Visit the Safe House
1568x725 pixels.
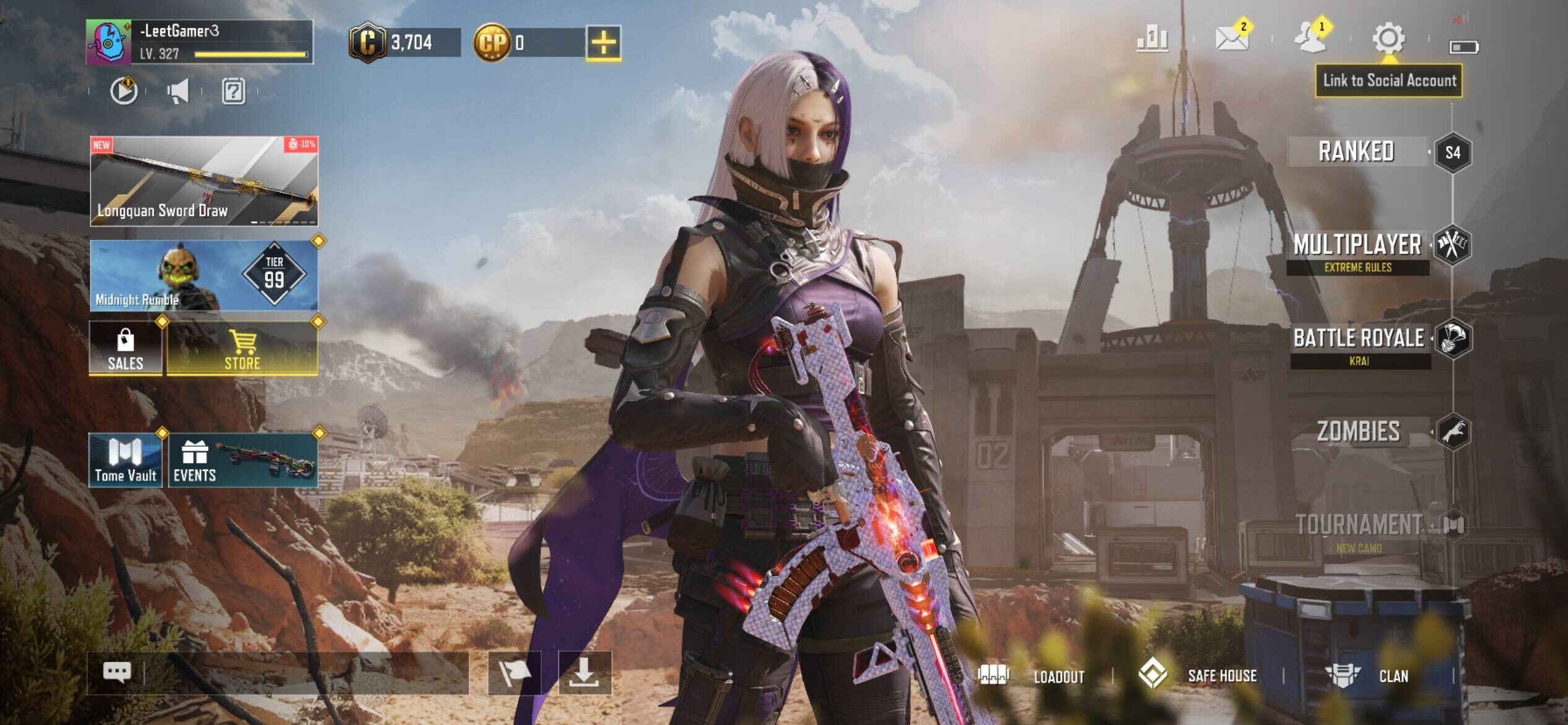[1198, 675]
